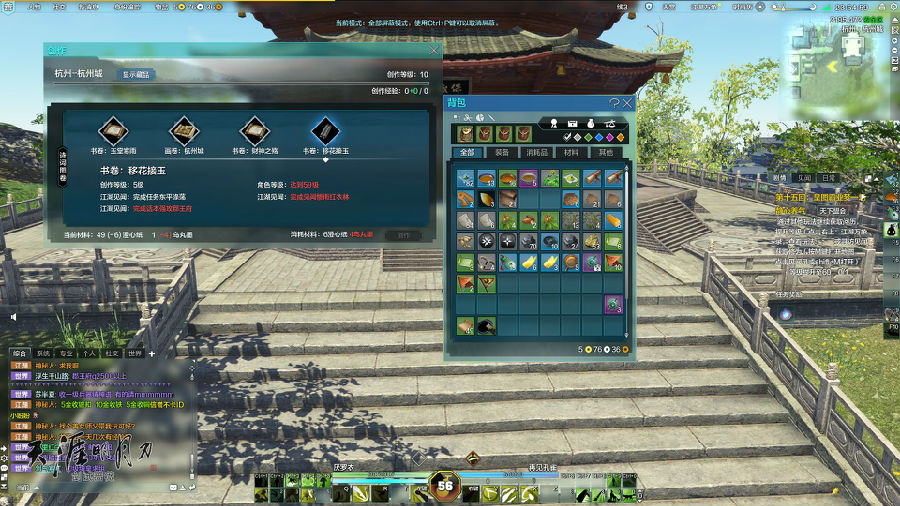
Task: Switch to the 其他 bag tab
Action: click(605, 153)
